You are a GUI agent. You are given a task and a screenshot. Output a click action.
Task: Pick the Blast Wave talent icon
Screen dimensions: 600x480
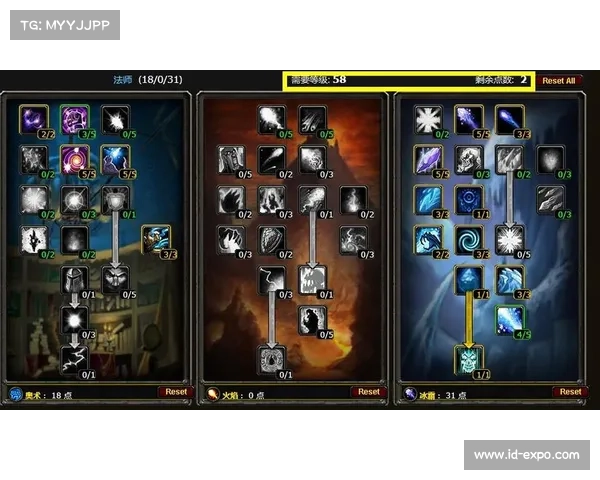311,279
